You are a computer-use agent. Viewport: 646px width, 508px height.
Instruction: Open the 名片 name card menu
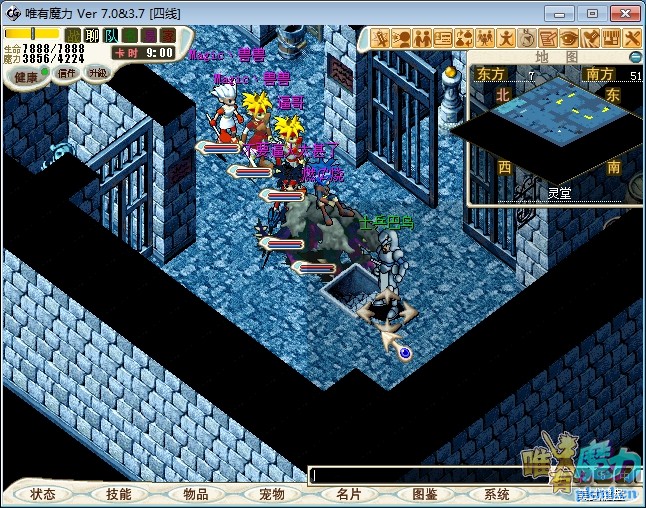tap(348, 494)
